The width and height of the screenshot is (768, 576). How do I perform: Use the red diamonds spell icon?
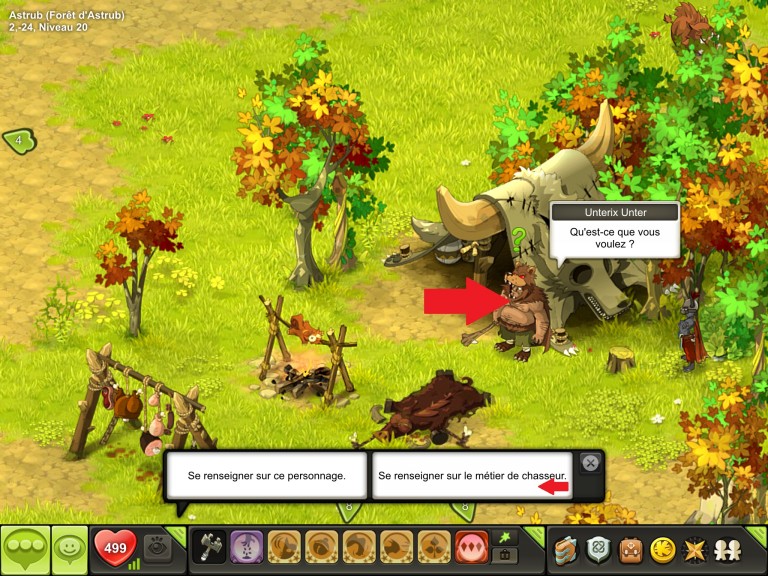[471, 548]
